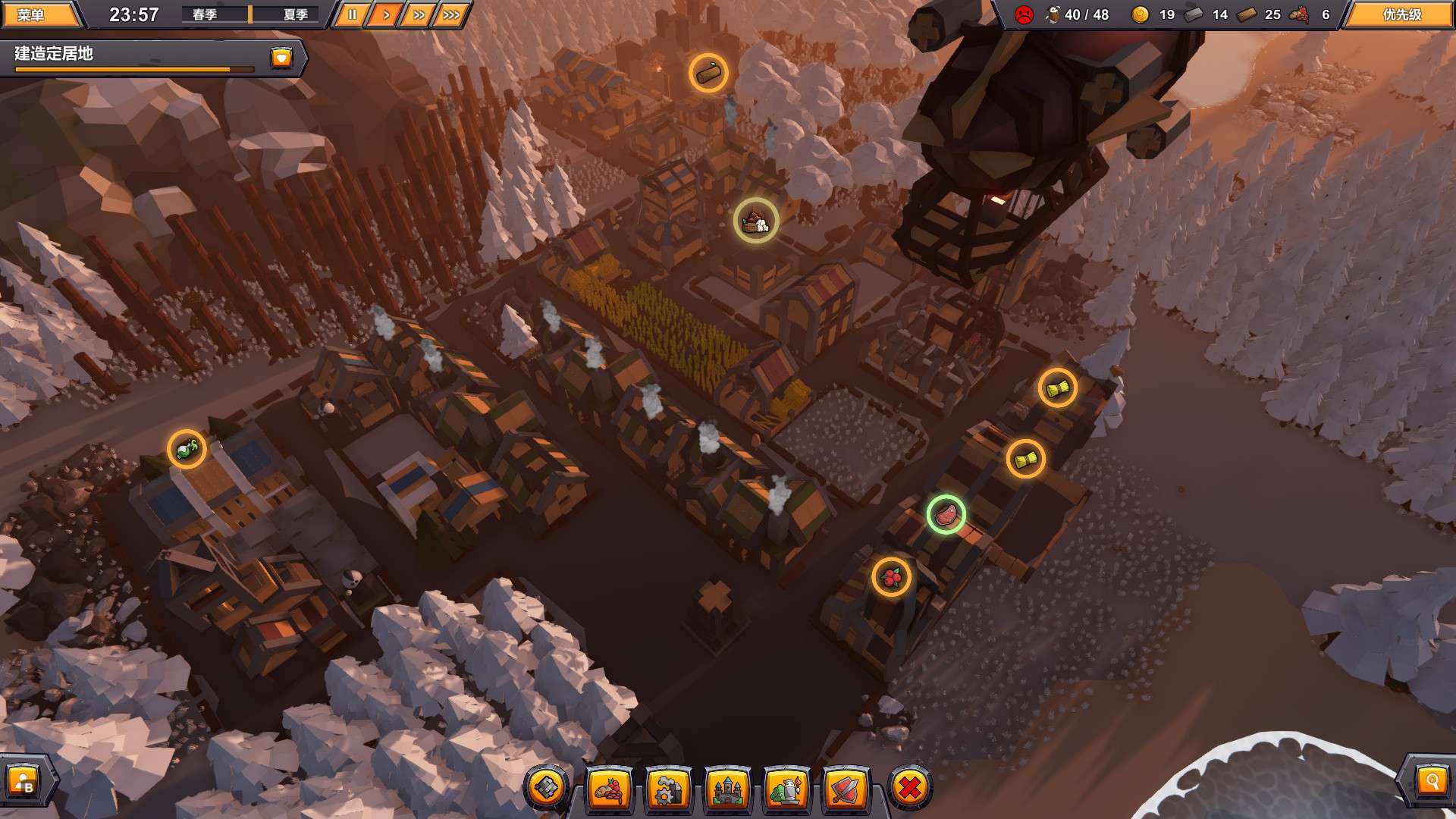The image size is (1456, 819).
Task: Select the castle buildings category
Action: pos(727,790)
